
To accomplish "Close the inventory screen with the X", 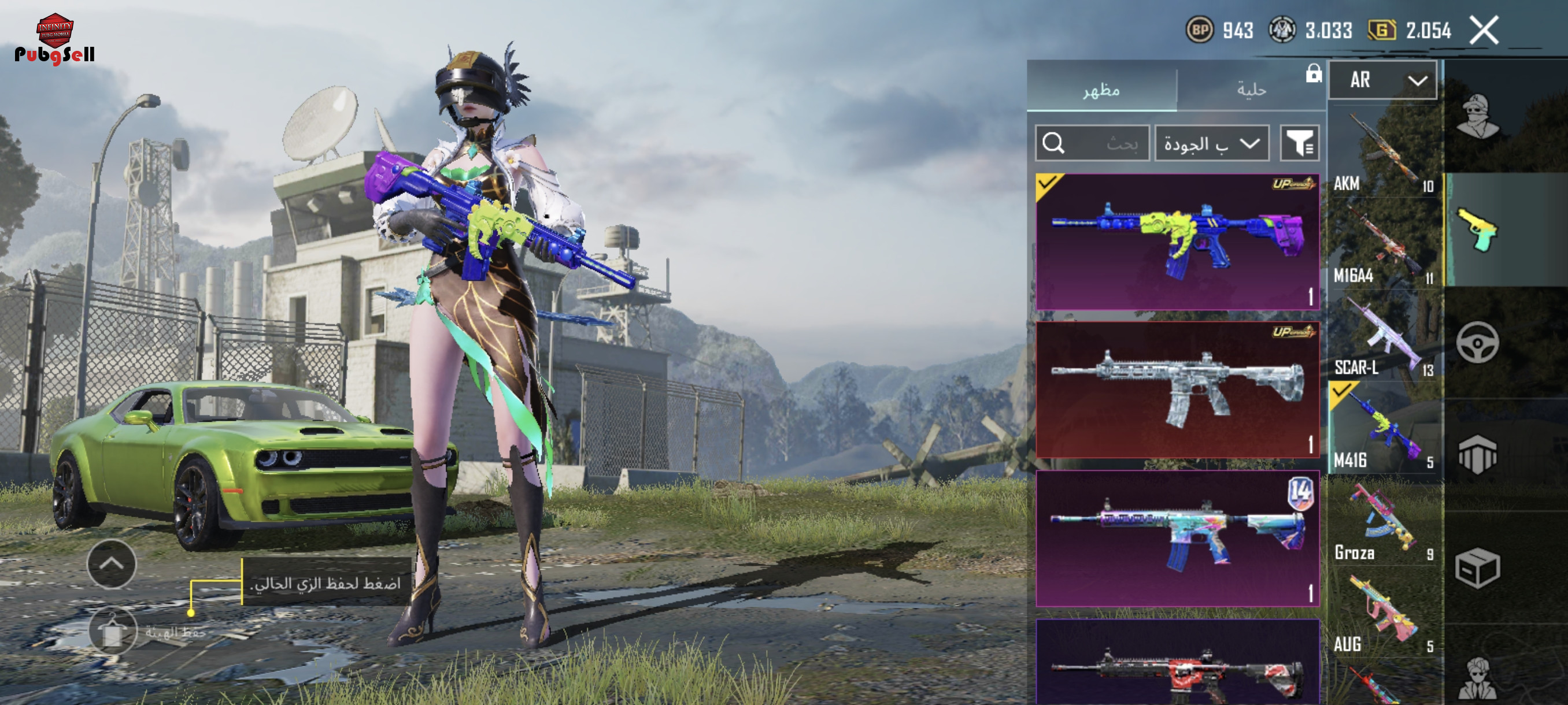I will click(x=1484, y=31).
